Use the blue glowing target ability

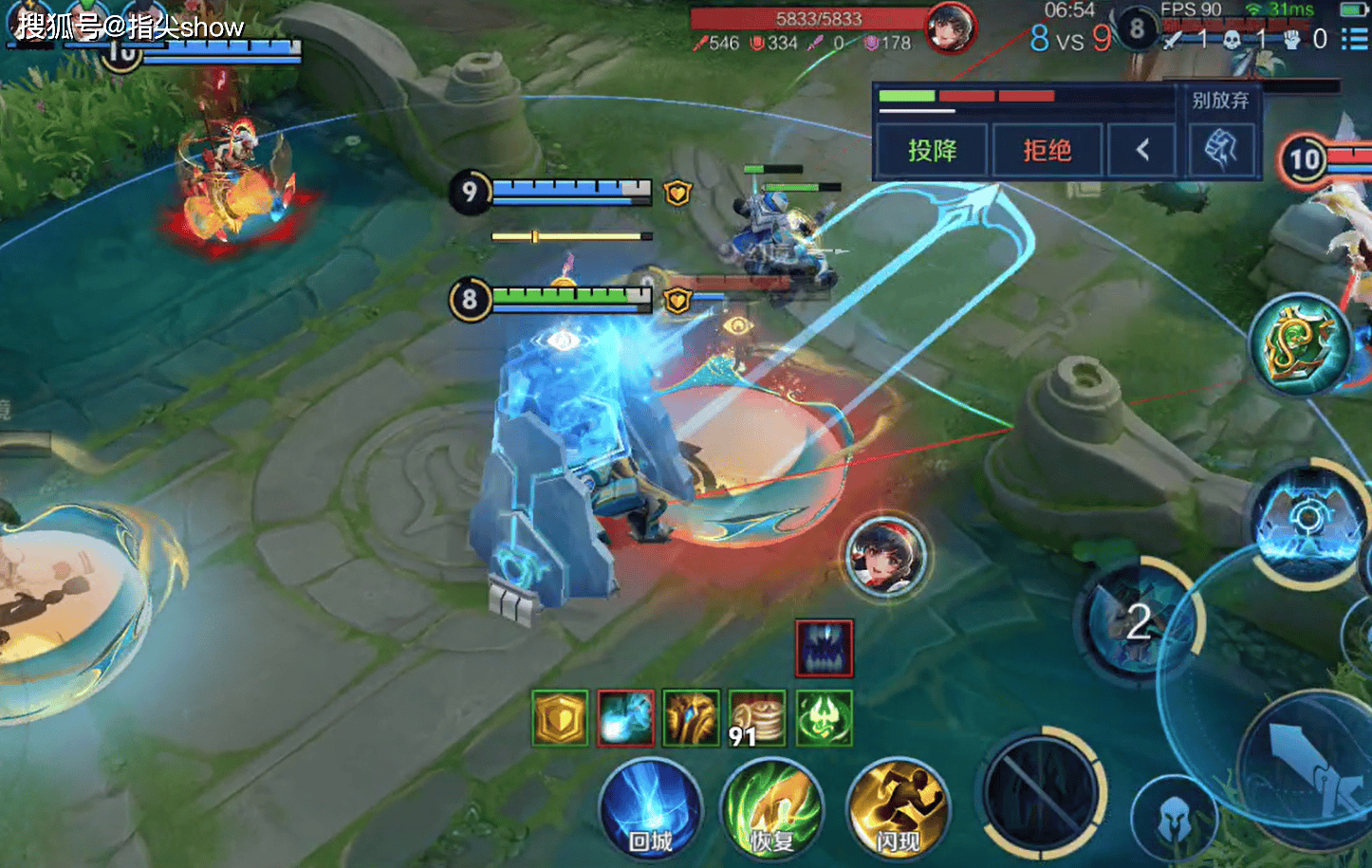pyautogui.click(x=1307, y=519)
